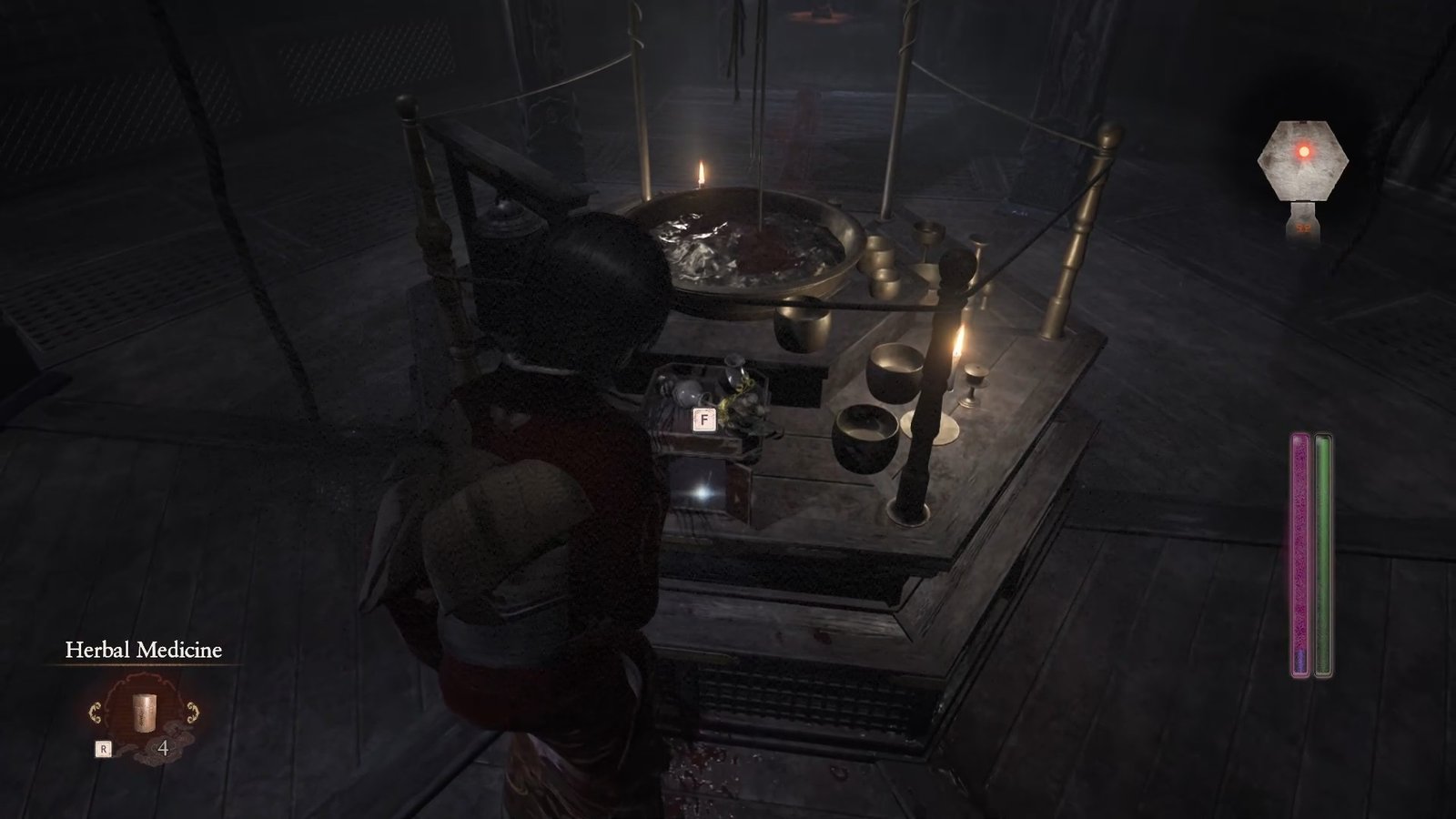Screen dimensions: 1456x819
Task: Select the Herbal Medicine title label
Action: pyautogui.click(x=144, y=651)
